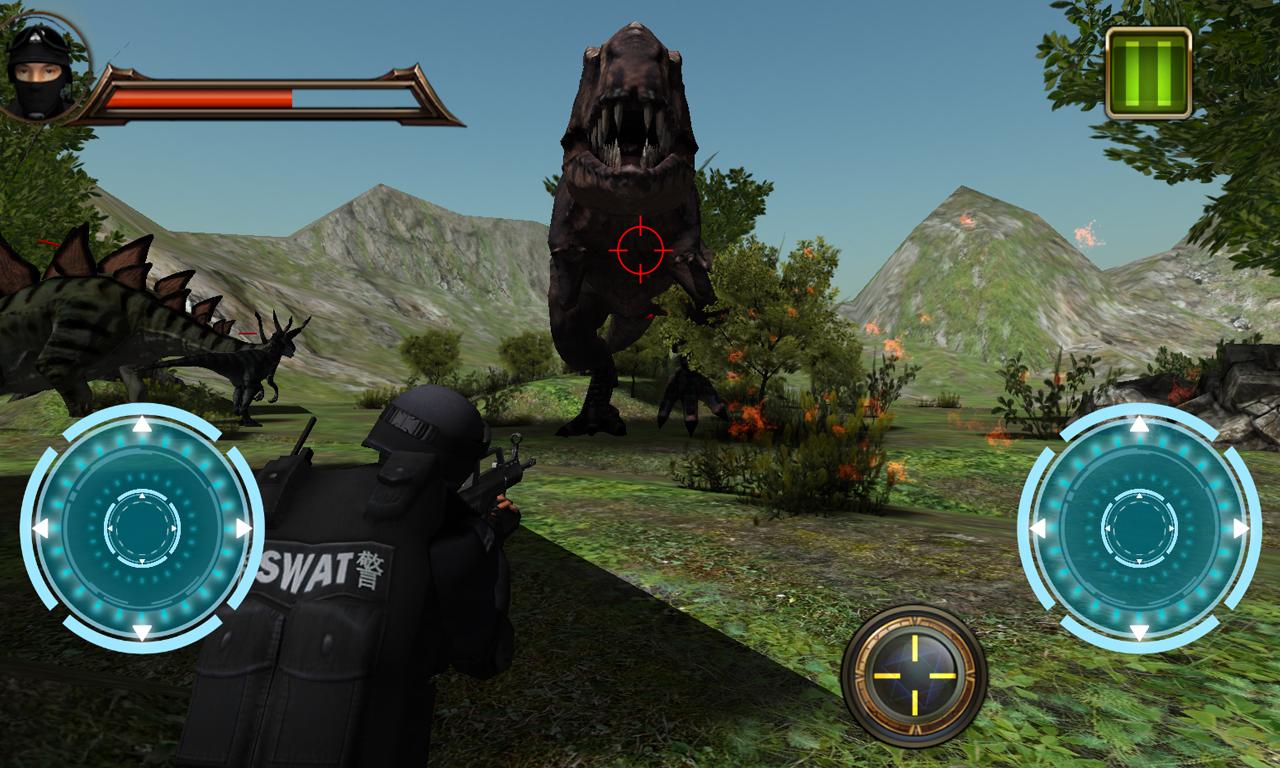Fire the weapon using the crosshair button
1280x768 pixels.
tap(914, 676)
